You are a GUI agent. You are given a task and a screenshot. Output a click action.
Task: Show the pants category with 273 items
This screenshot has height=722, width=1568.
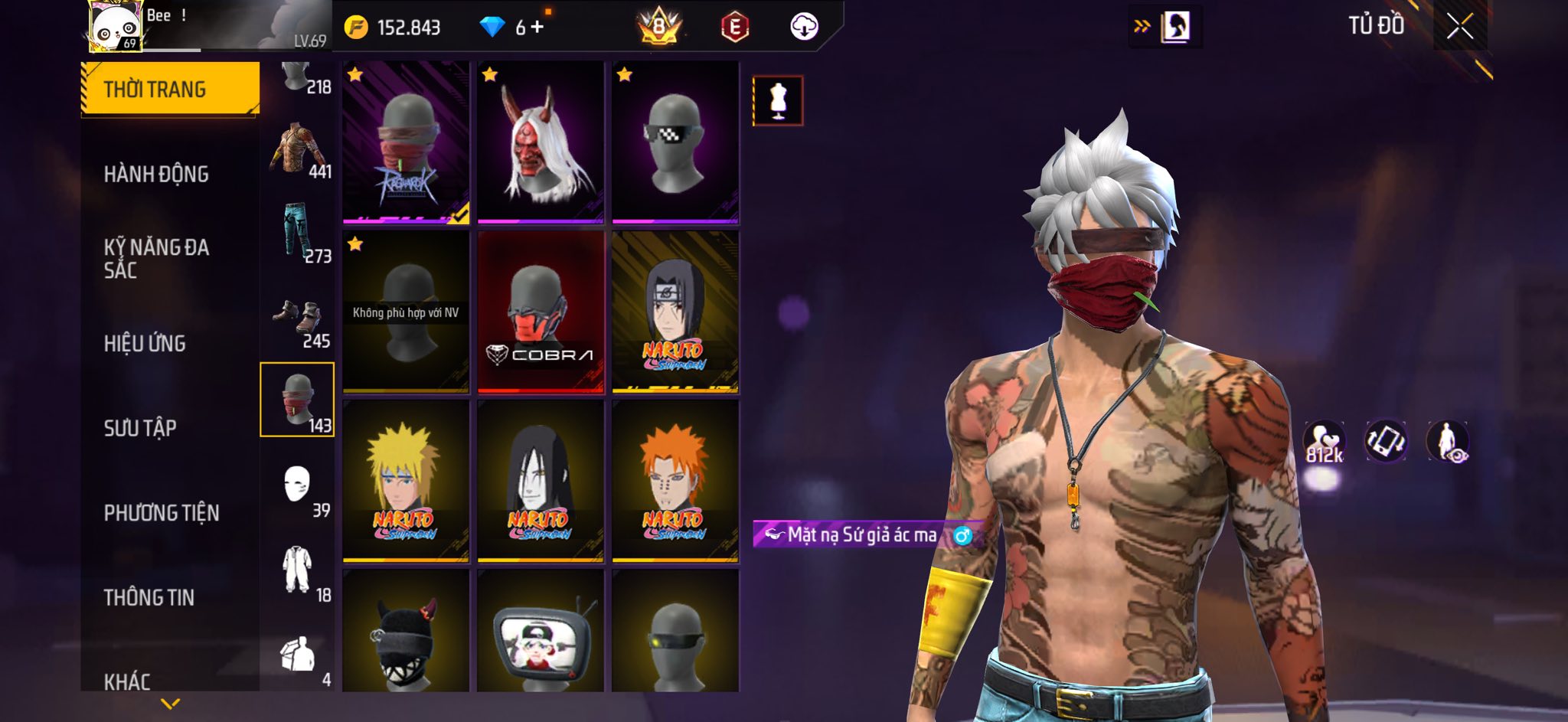(298, 233)
